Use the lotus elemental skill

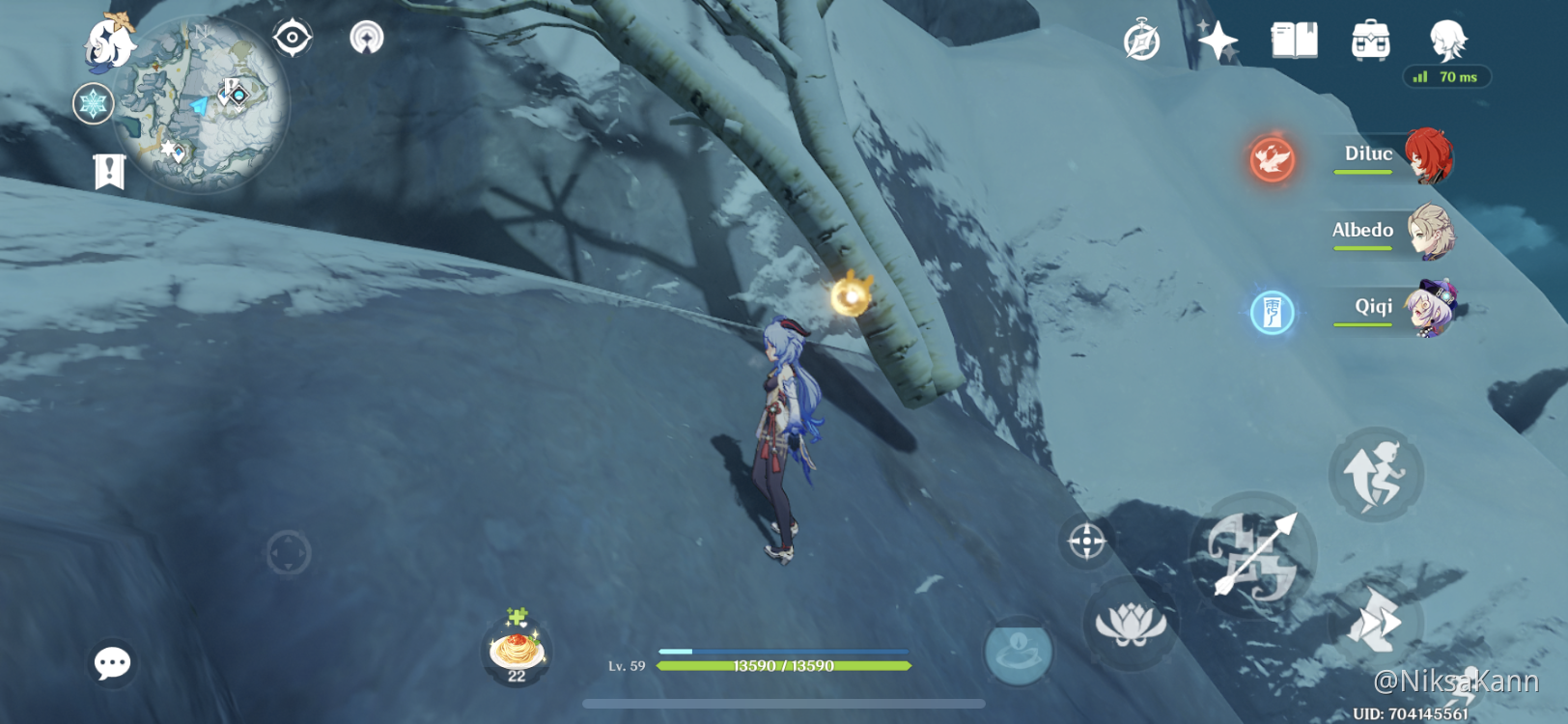point(1130,624)
